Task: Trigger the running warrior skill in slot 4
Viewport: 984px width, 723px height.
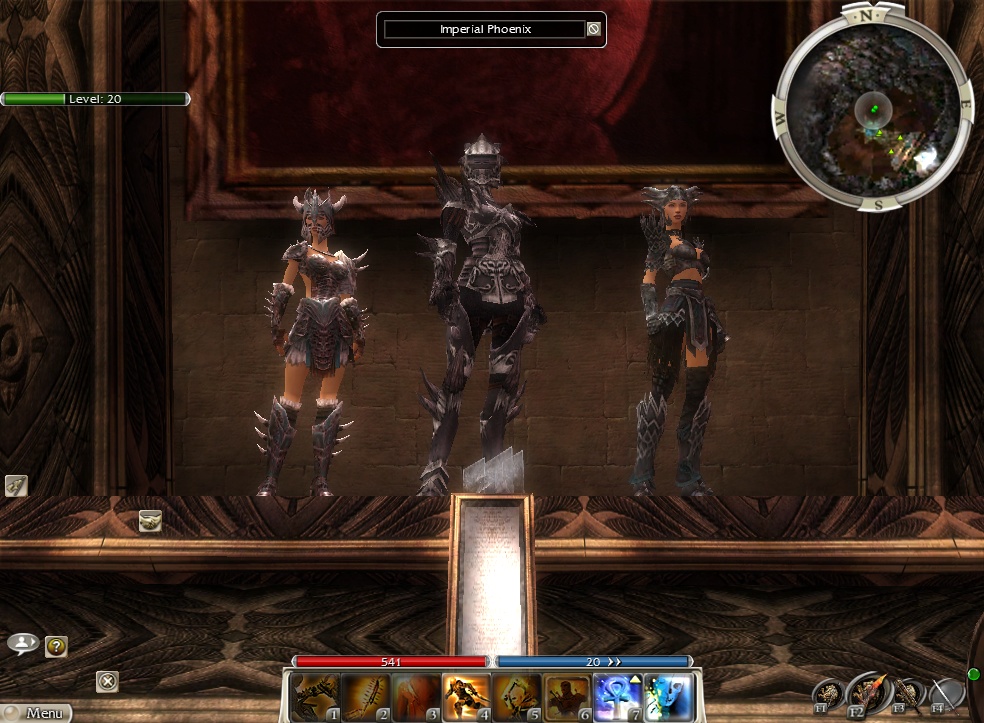Action: [466, 697]
